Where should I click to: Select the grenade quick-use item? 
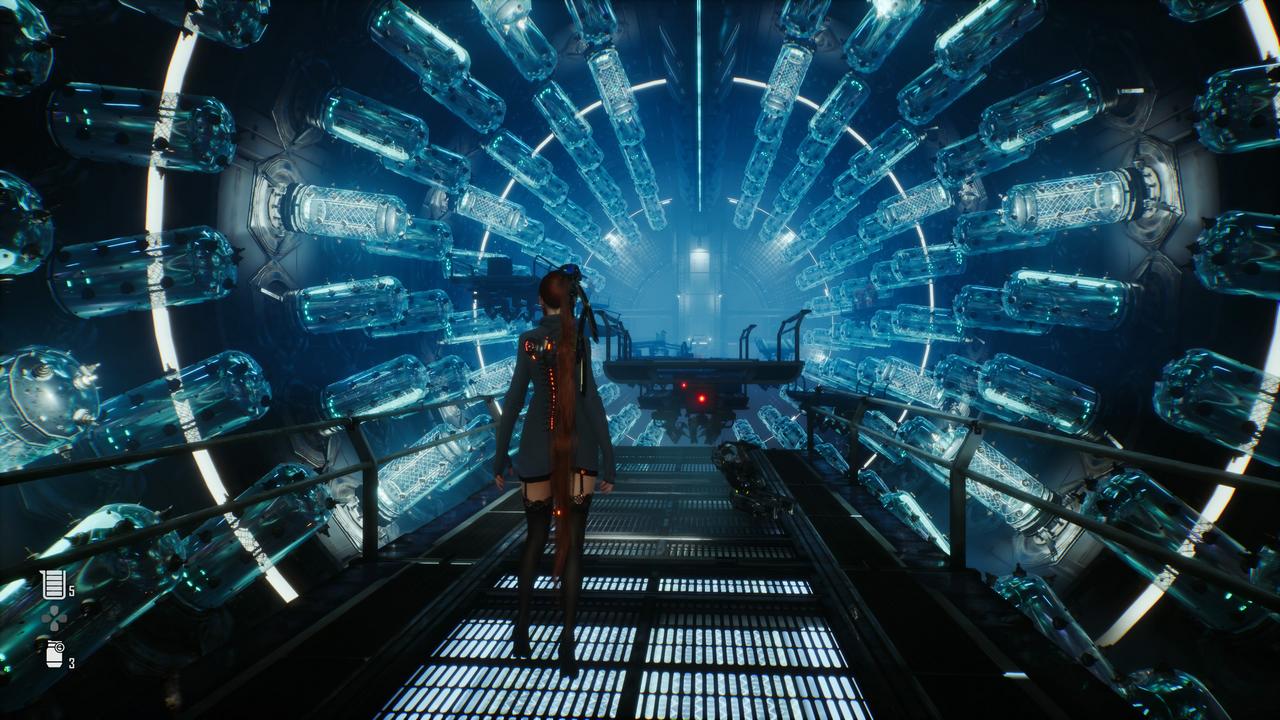(x=54, y=654)
